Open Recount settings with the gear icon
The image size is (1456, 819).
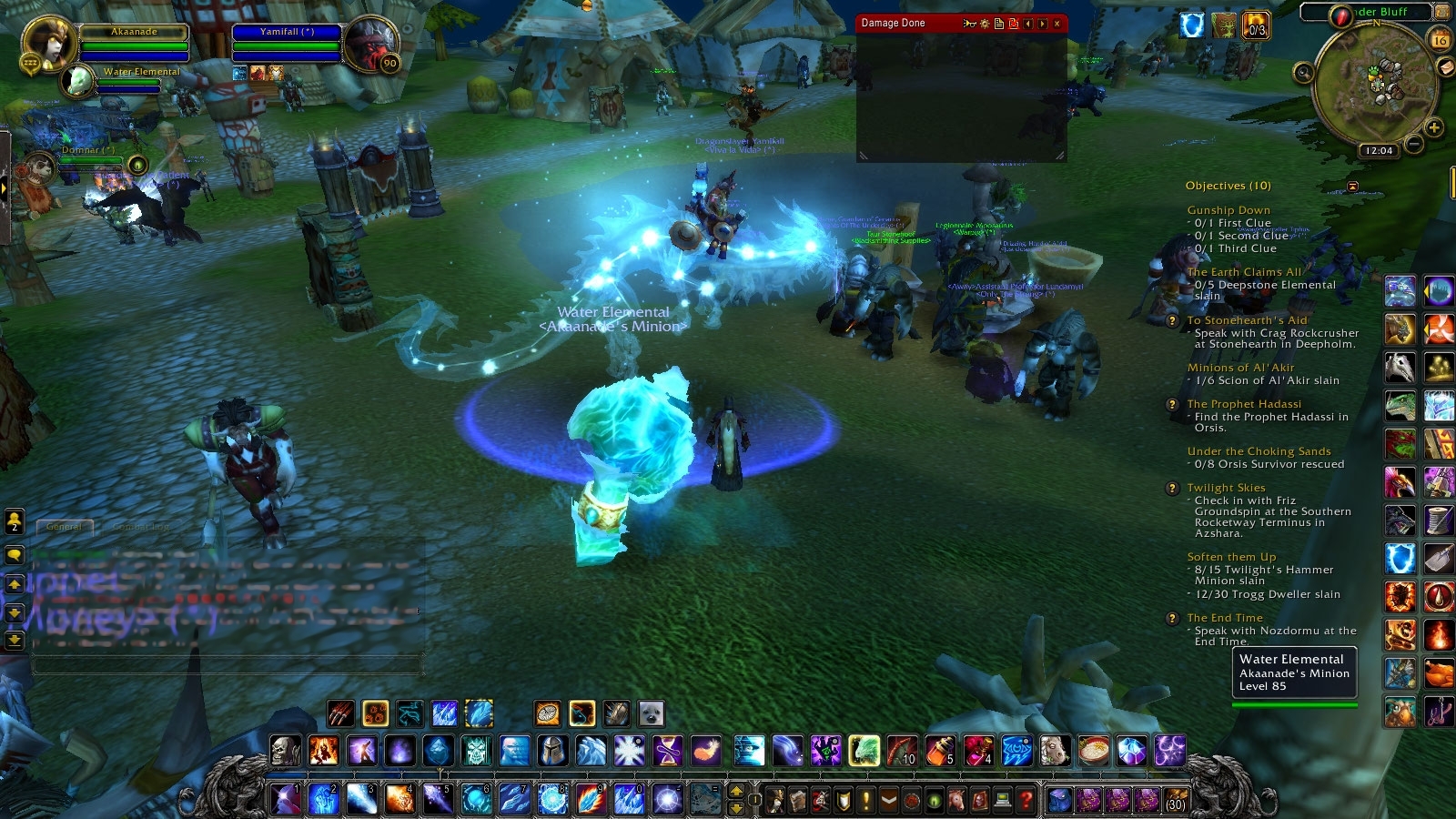985,24
